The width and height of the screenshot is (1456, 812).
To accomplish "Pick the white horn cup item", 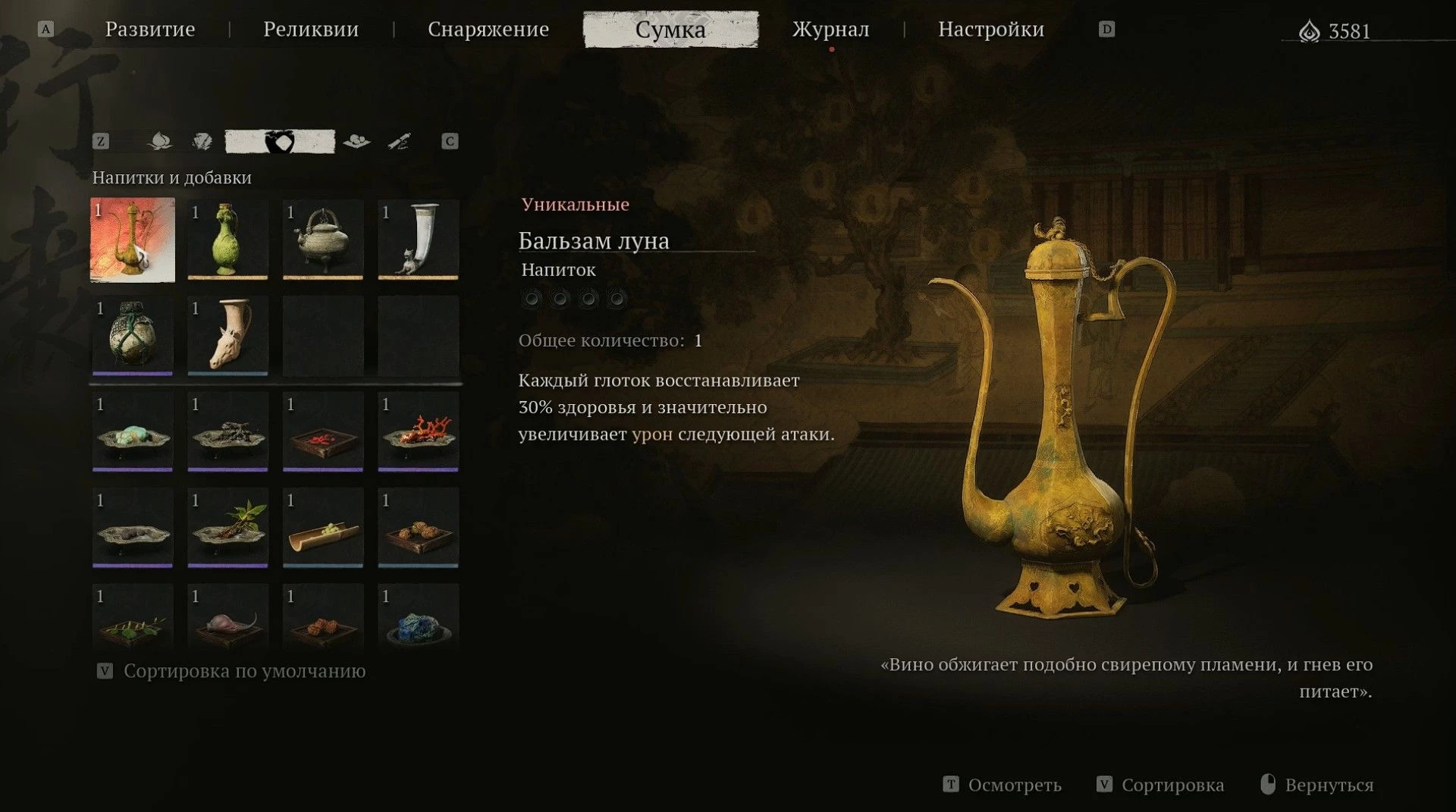I will point(418,240).
